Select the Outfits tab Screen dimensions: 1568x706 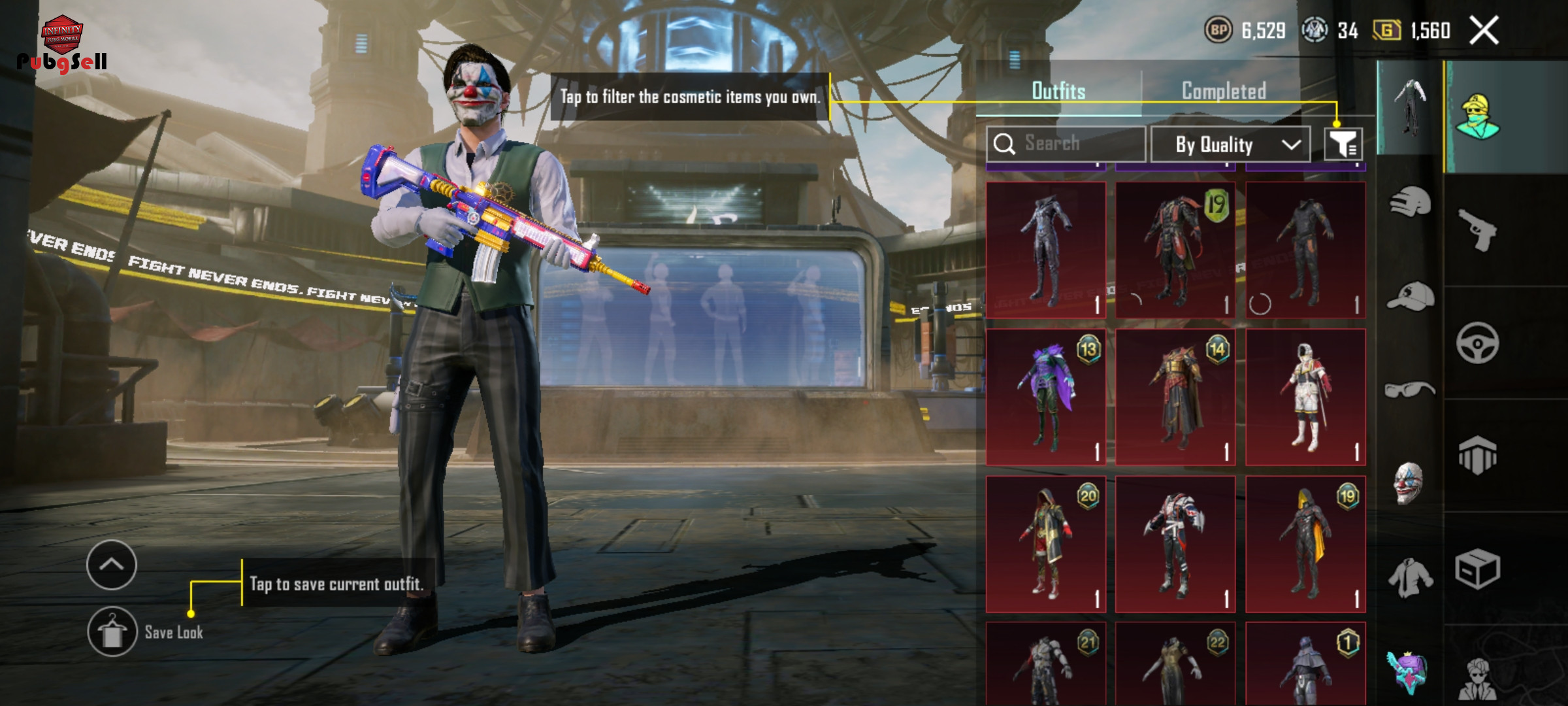tap(1058, 92)
